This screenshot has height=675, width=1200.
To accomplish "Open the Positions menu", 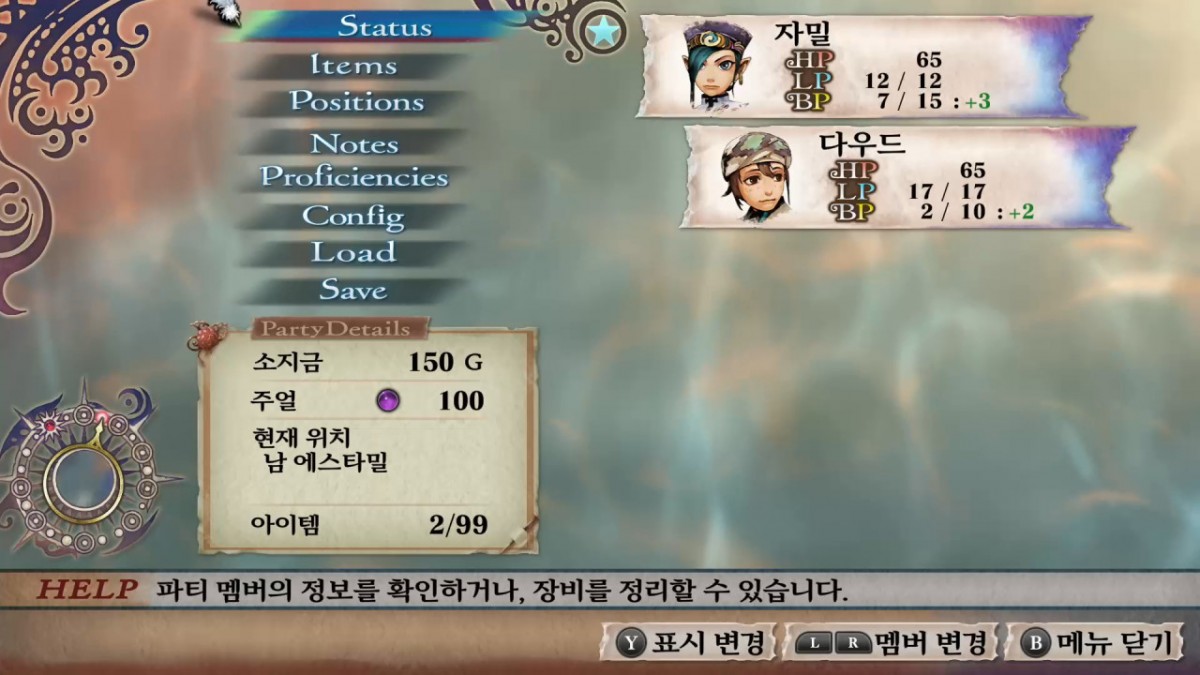I will click(356, 102).
